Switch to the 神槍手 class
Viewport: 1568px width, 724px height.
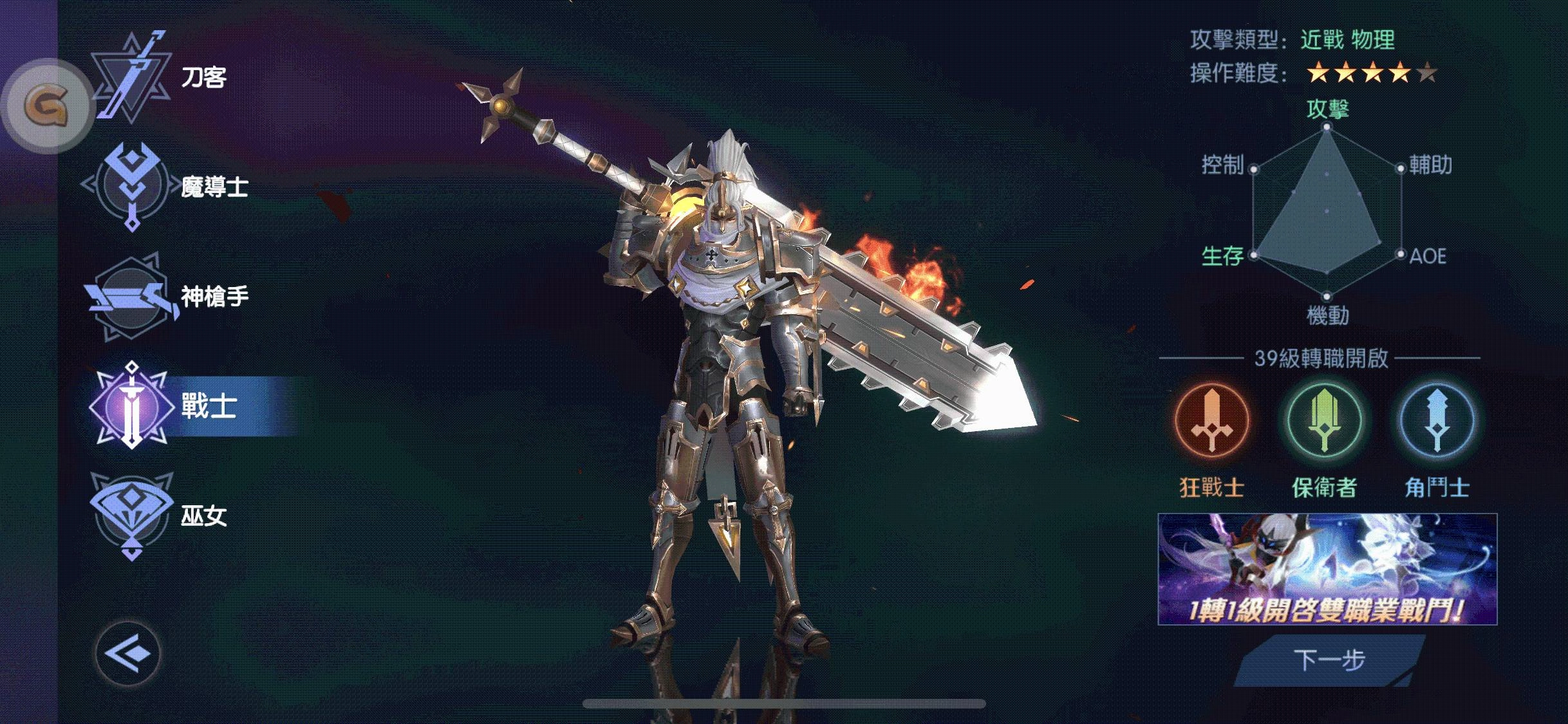tap(167, 297)
